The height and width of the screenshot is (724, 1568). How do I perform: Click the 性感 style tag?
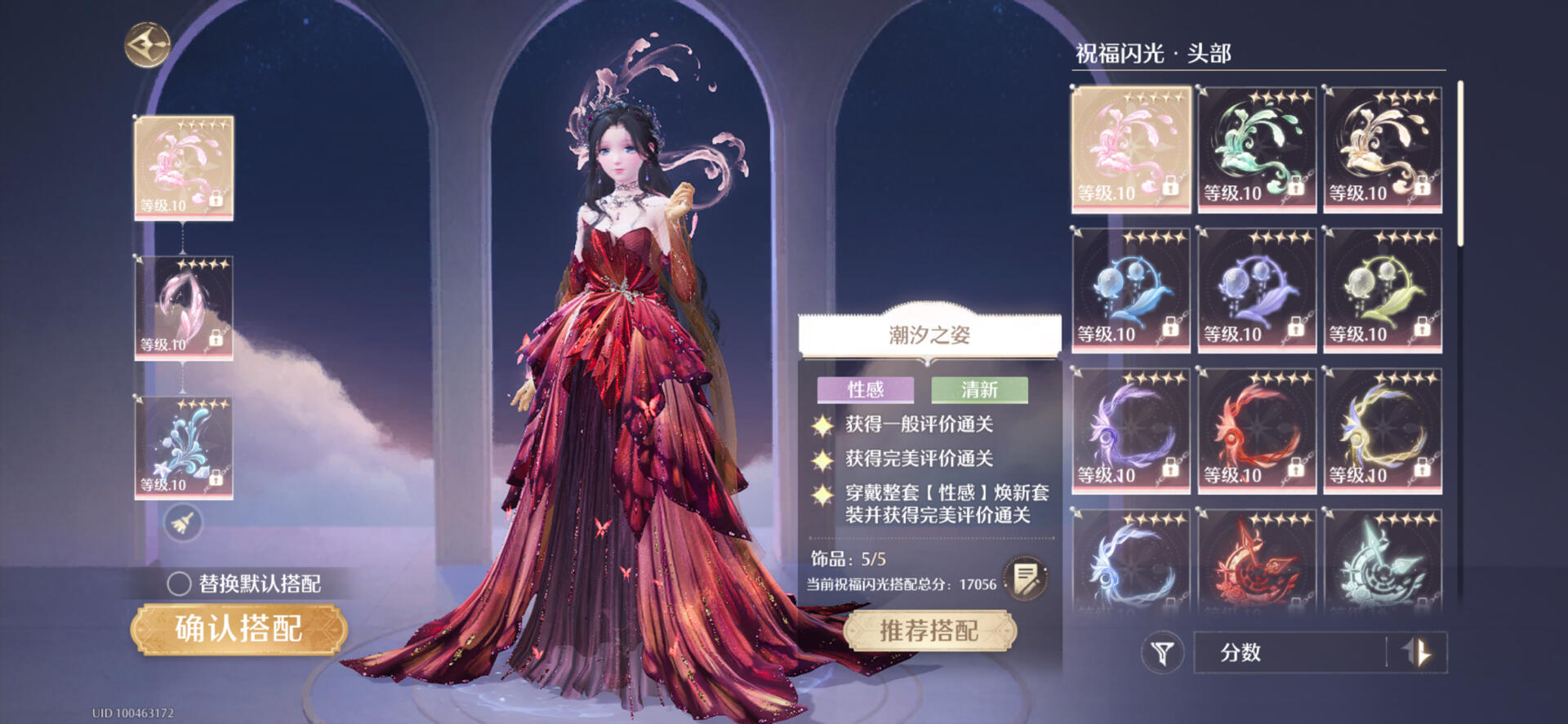pos(865,389)
